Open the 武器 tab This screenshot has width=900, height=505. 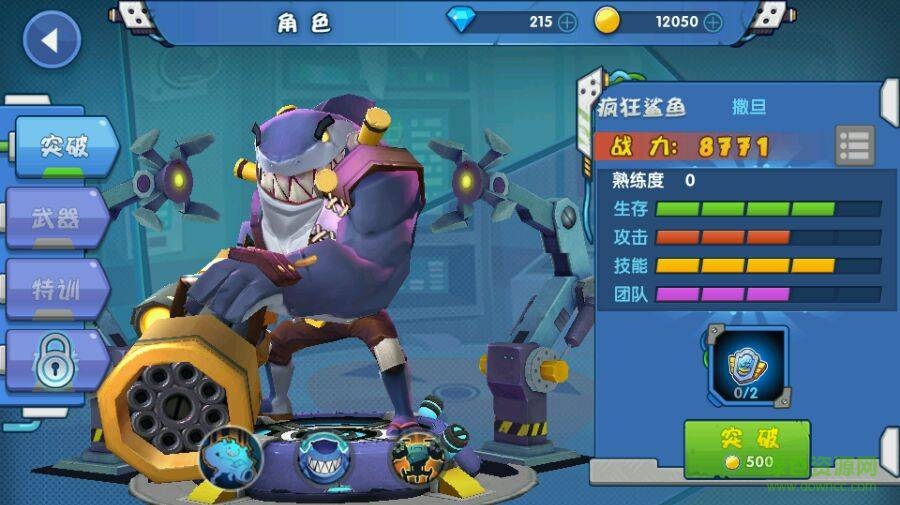(x=57, y=218)
